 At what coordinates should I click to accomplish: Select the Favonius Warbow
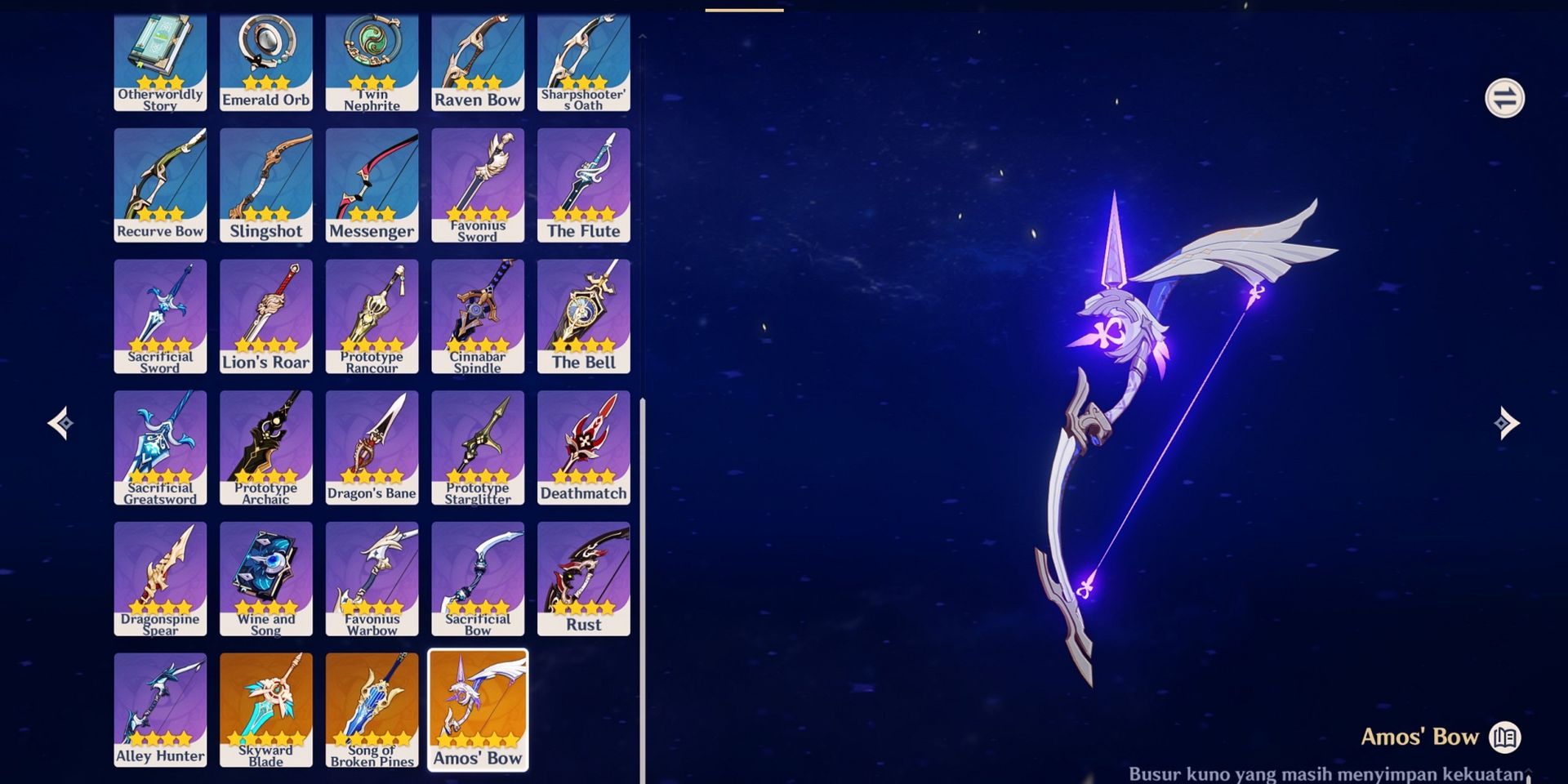(372, 578)
